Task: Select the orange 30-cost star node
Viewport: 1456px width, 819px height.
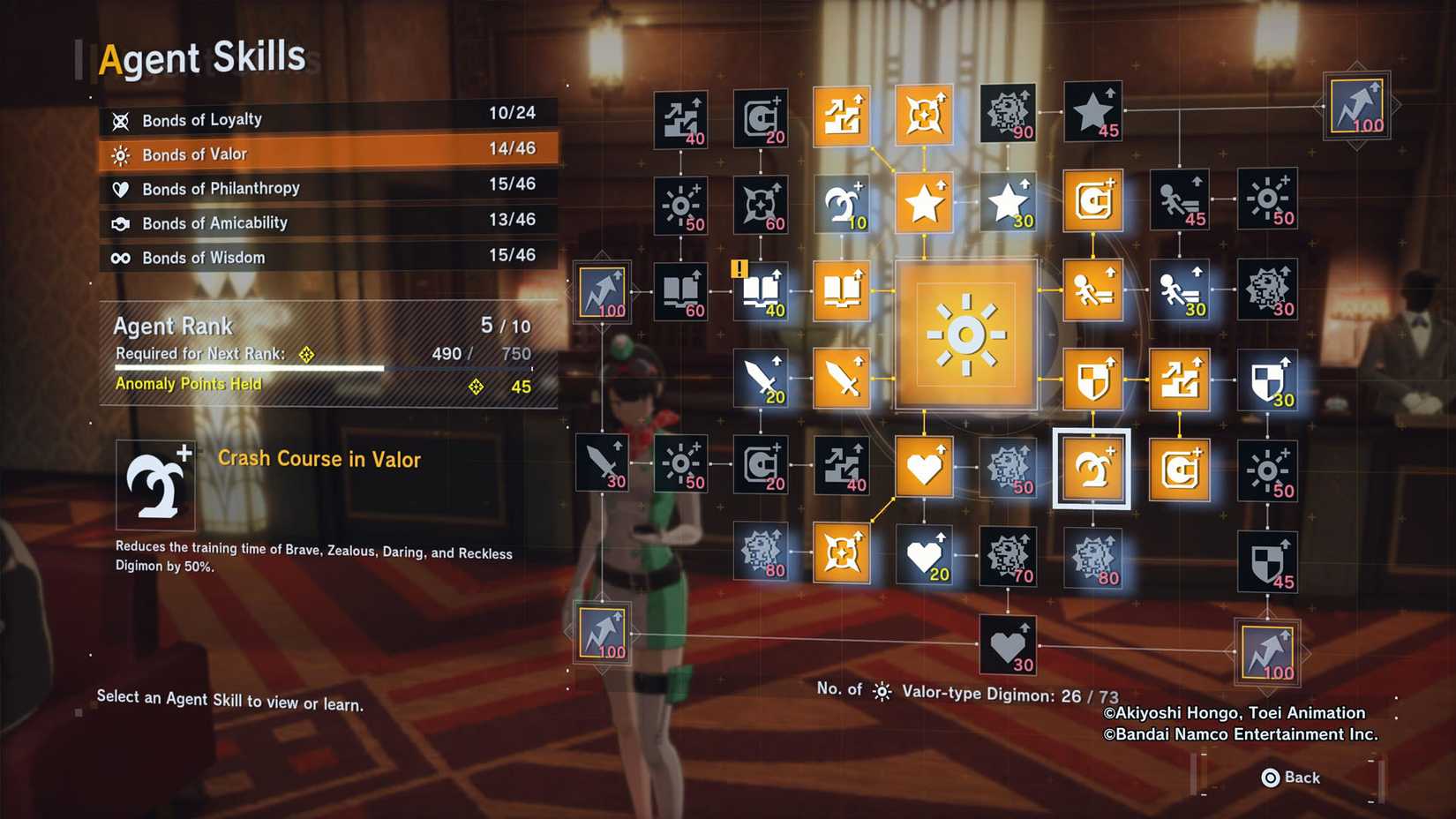Action: point(1008,201)
